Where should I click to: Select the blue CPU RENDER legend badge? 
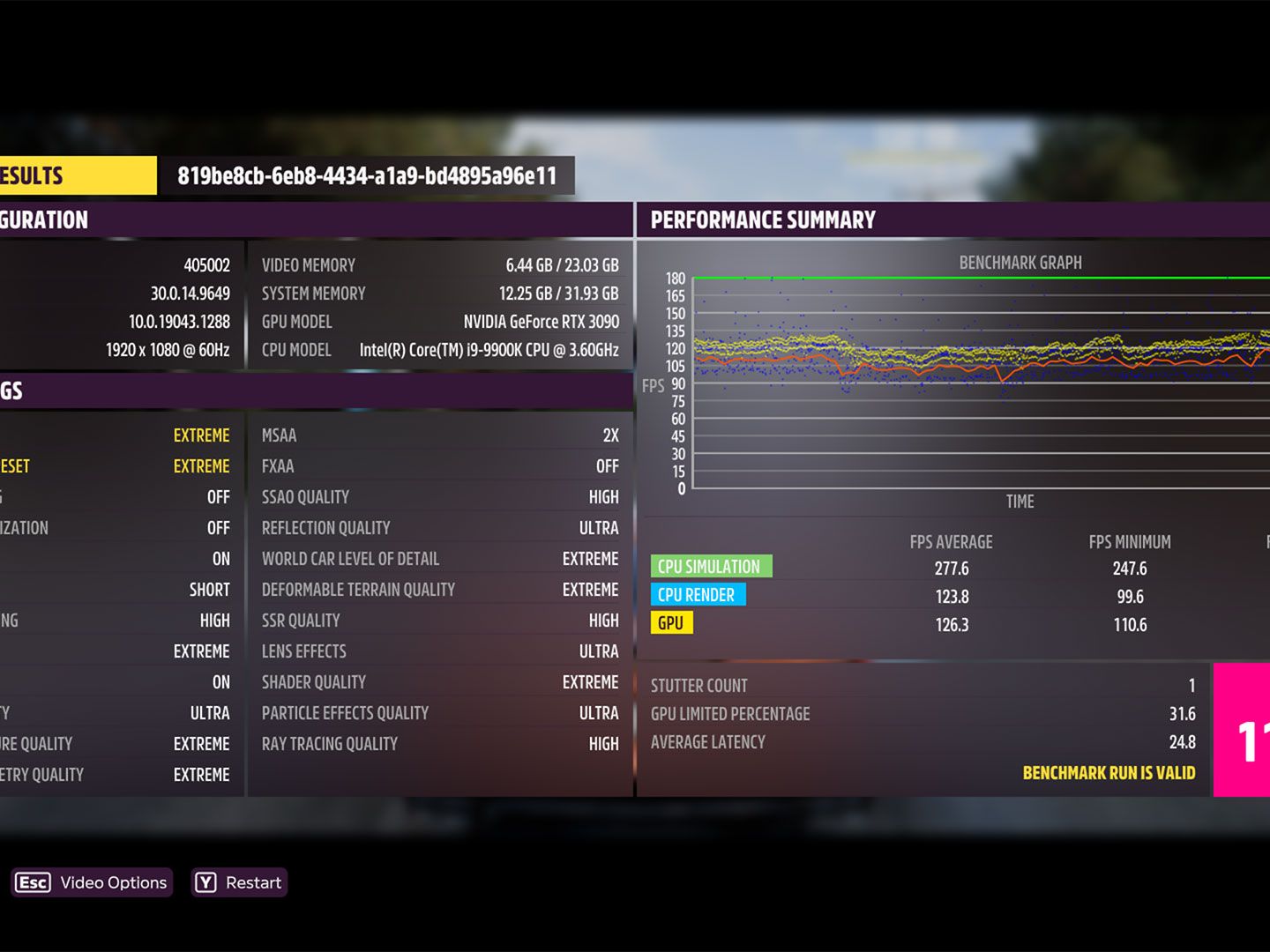pos(698,595)
